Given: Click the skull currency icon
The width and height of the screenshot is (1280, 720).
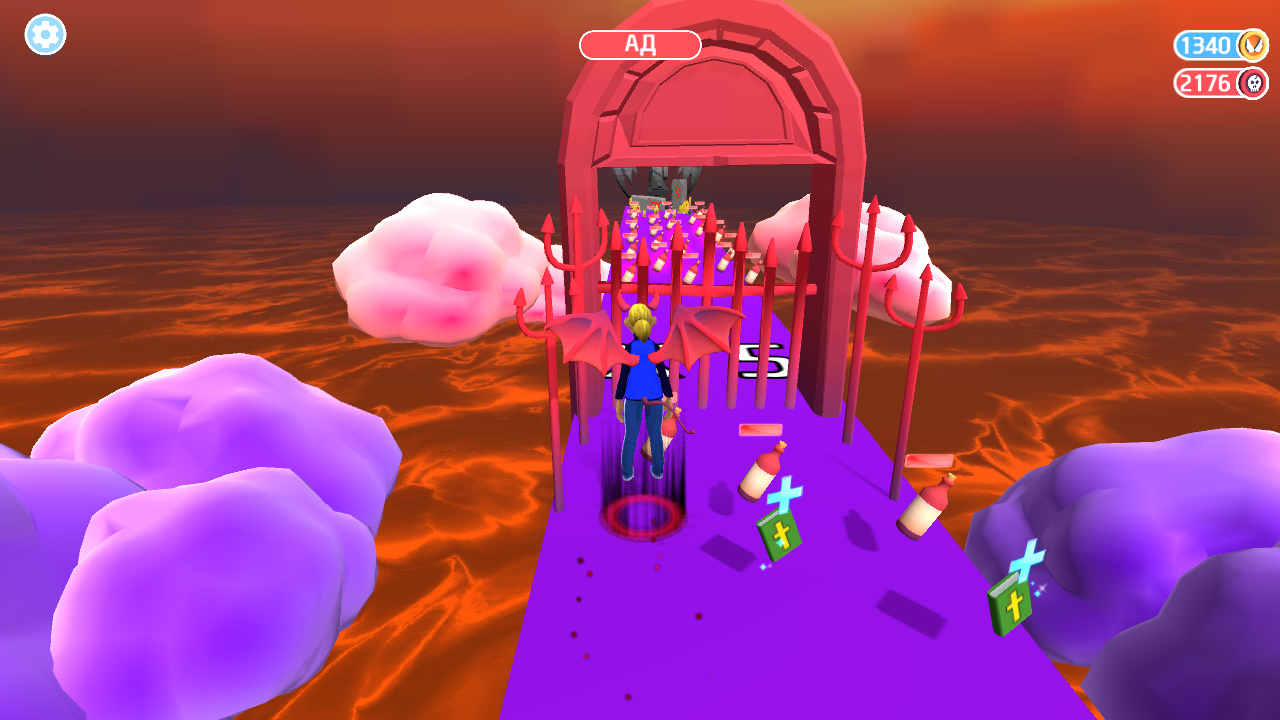Looking at the screenshot, I should (x=1254, y=85).
